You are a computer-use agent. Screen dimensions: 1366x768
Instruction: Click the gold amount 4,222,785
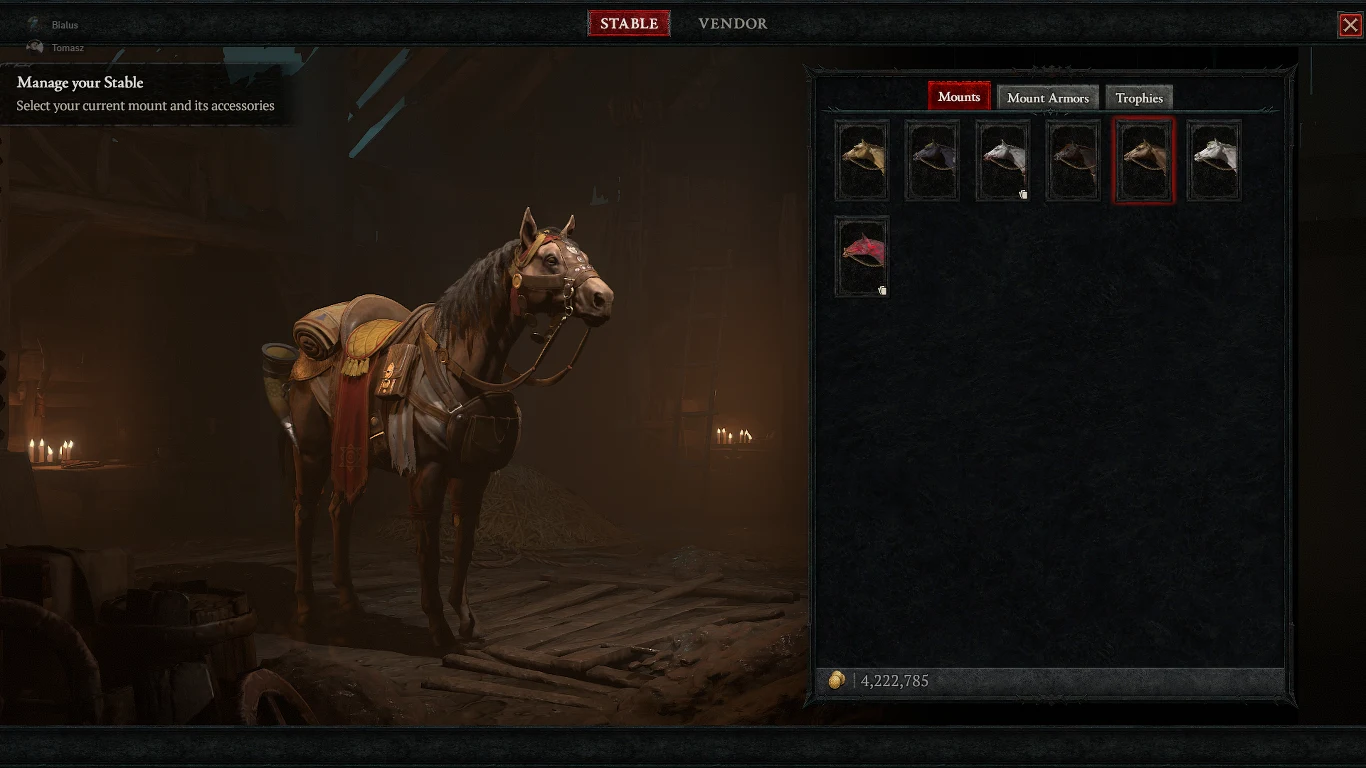[893, 680]
